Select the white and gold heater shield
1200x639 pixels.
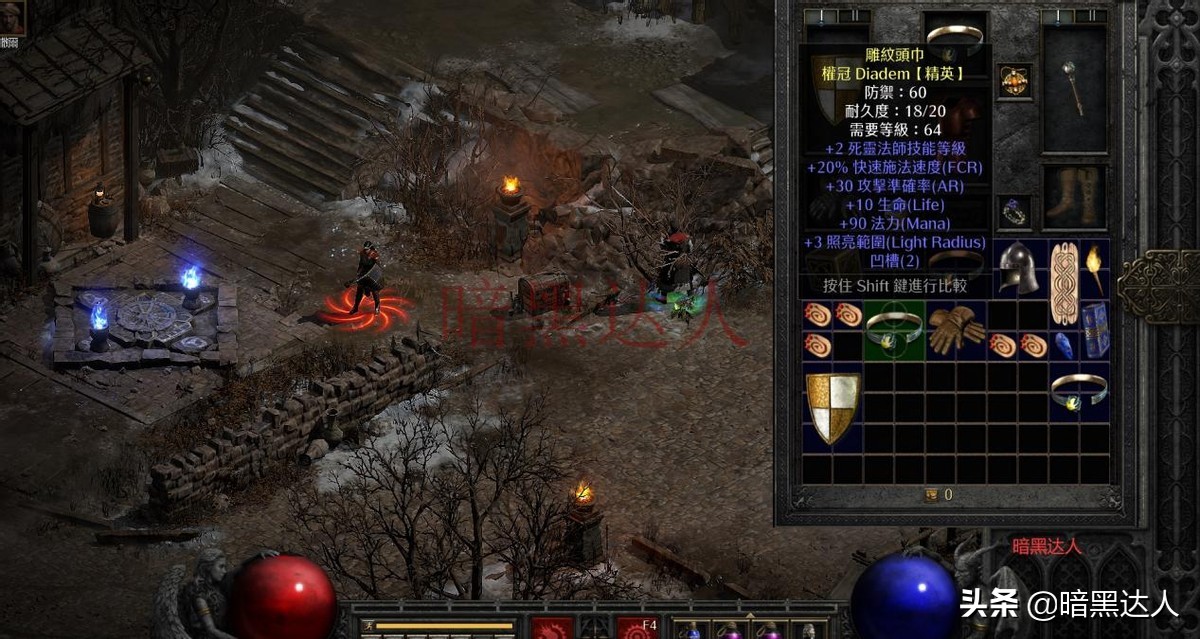[833, 406]
